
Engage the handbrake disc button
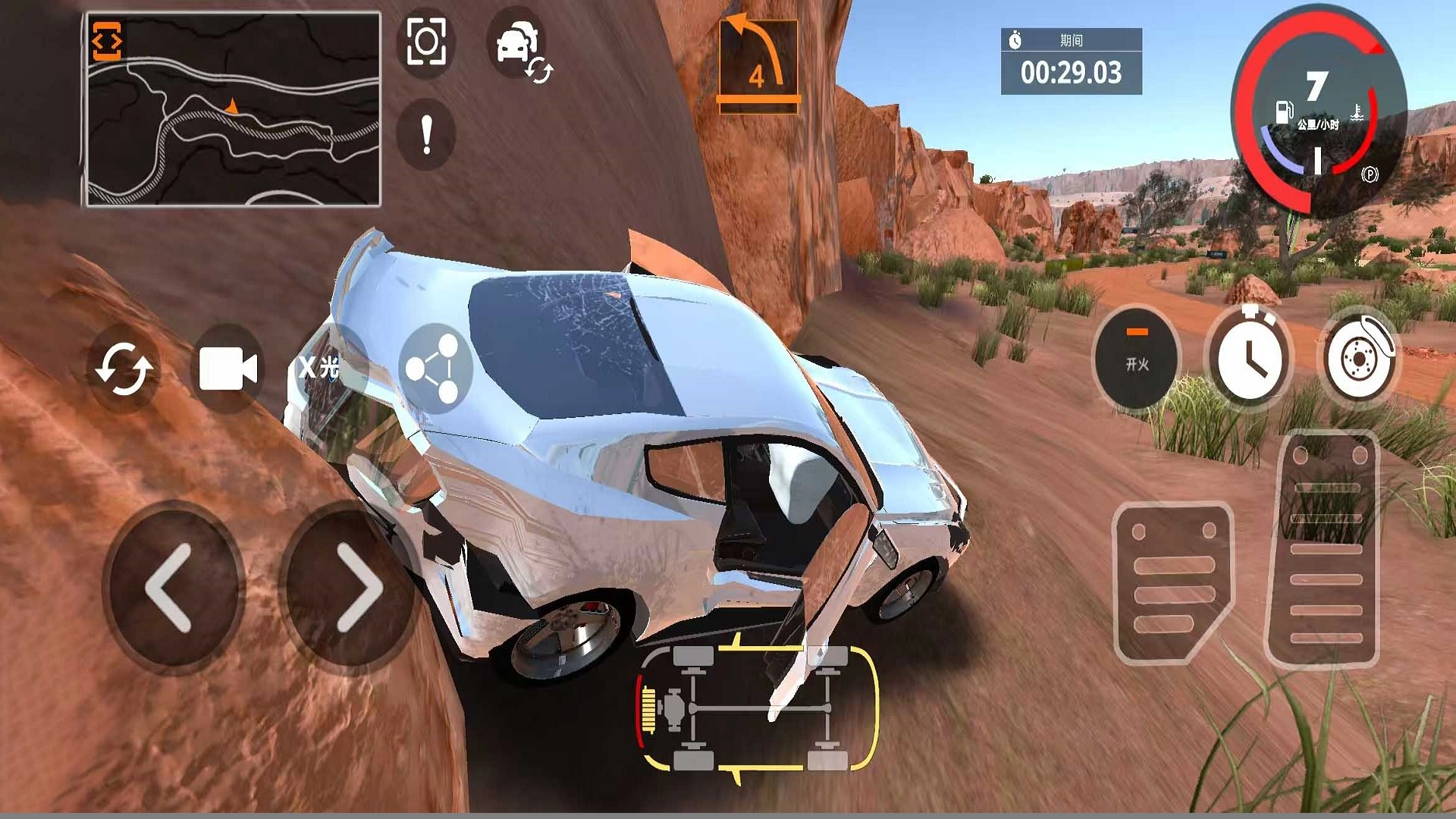[1361, 357]
